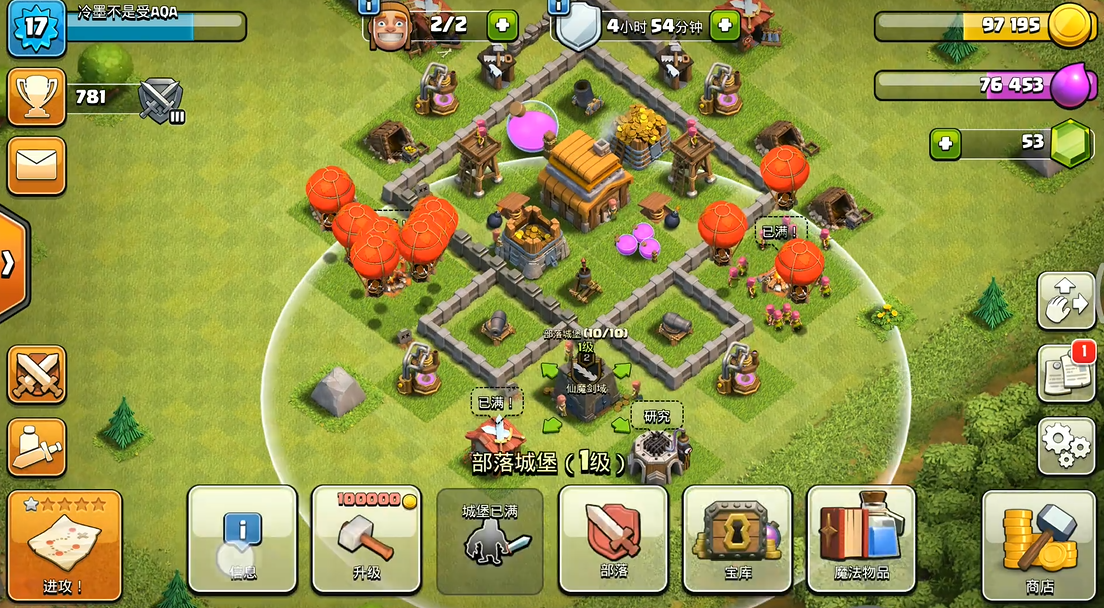Screen dimensions: 1104x608
Task: Open the settings gear menu
Action: [x=1066, y=446]
